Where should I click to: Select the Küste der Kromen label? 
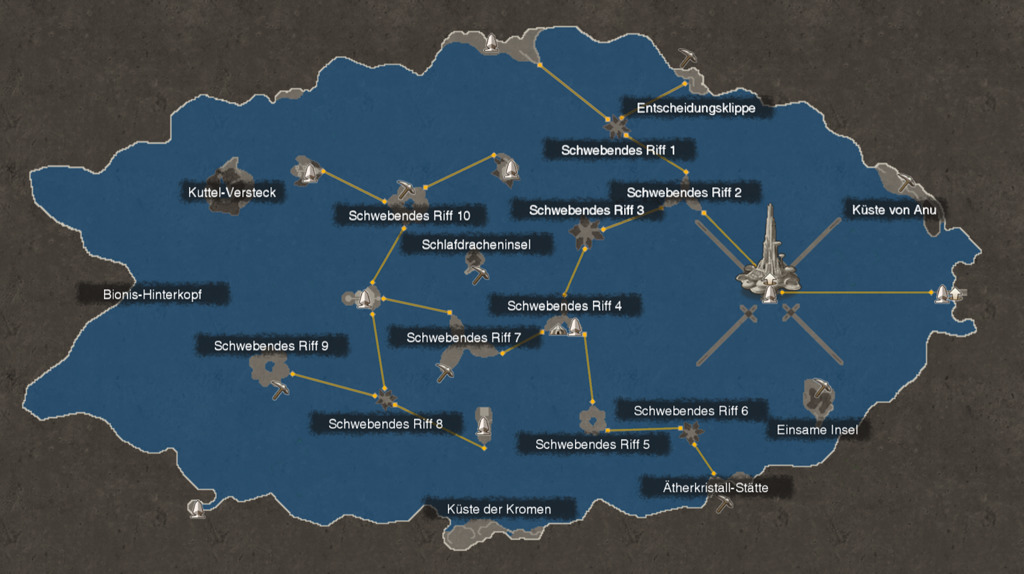[x=498, y=510]
